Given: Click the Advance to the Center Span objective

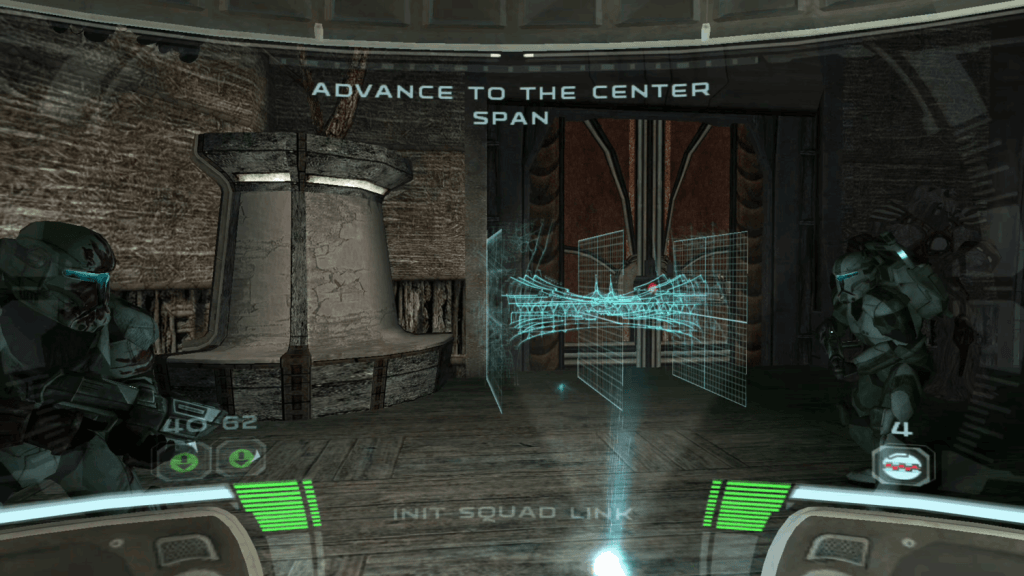Looking at the screenshot, I should click(511, 103).
